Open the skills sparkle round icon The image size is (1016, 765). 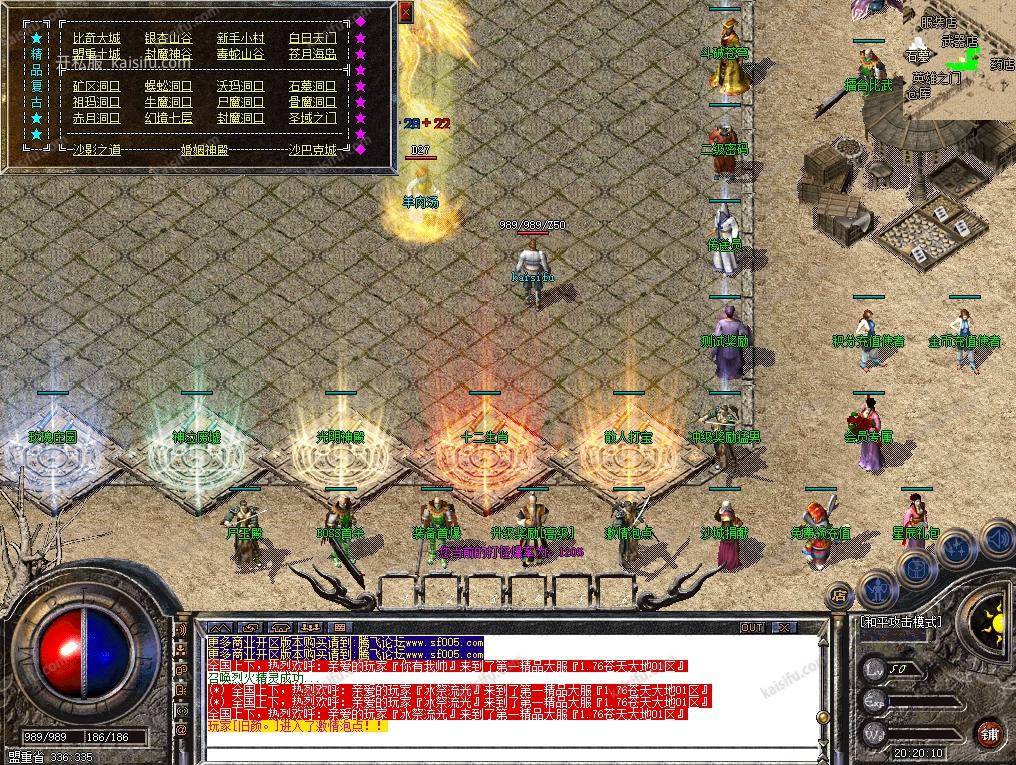(958, 548)
